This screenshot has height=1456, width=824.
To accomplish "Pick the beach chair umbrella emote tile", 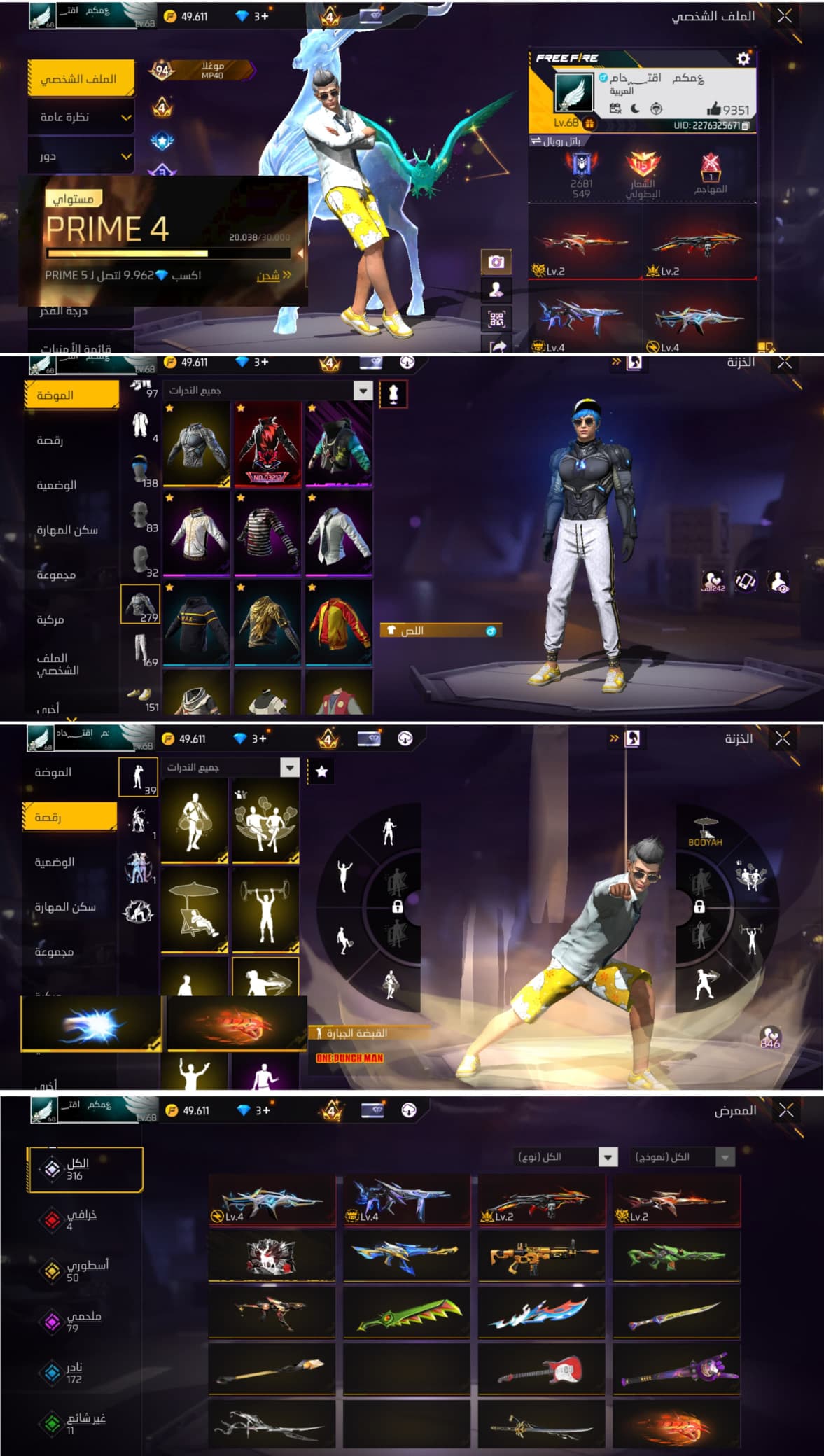I will (195, 910).
